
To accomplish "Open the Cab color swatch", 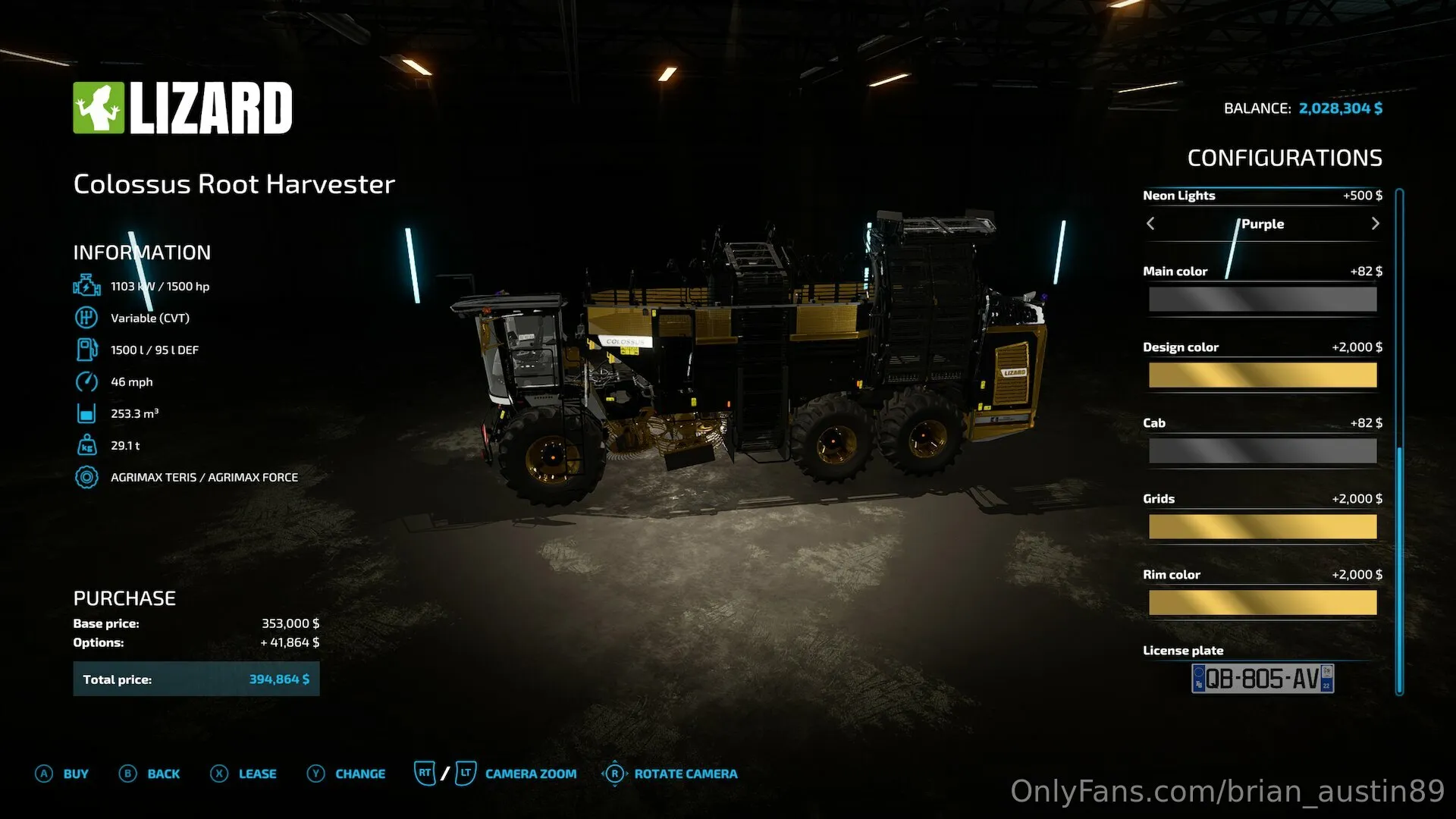I will coord(1262,451).
